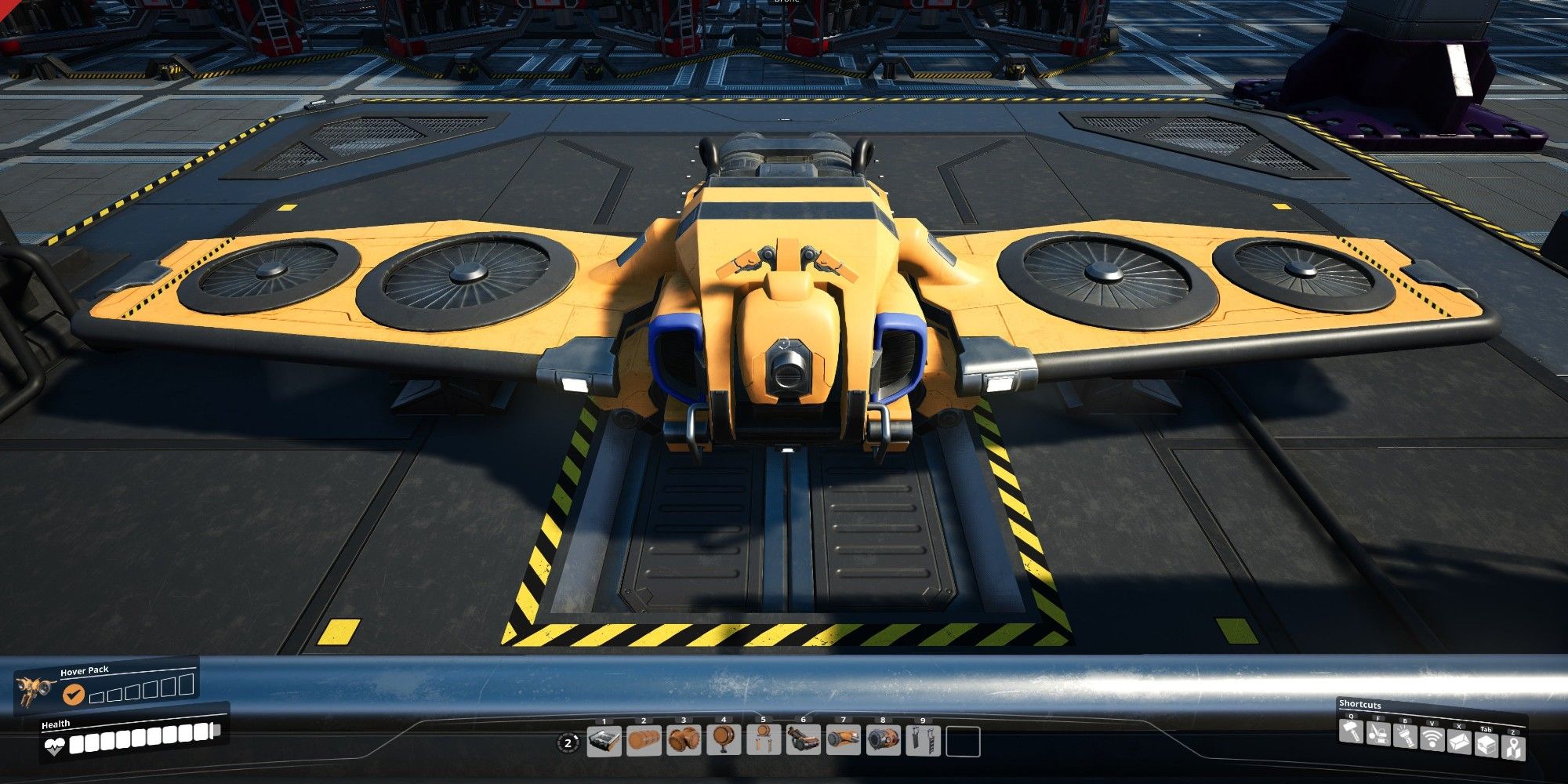Select the ladder item in hotbar slot 9
Image resolution: width=1568 pixels, height=784 pixels.
tap(923, 741)
